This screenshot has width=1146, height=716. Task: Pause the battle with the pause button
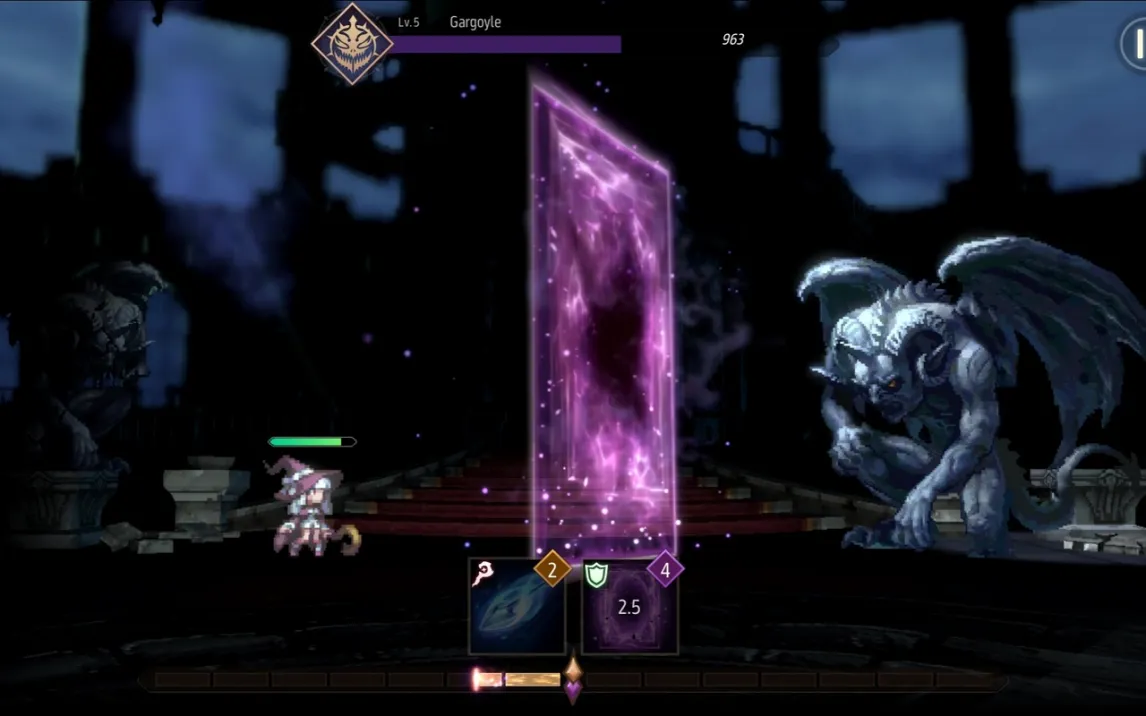(x=1135, y=44)
